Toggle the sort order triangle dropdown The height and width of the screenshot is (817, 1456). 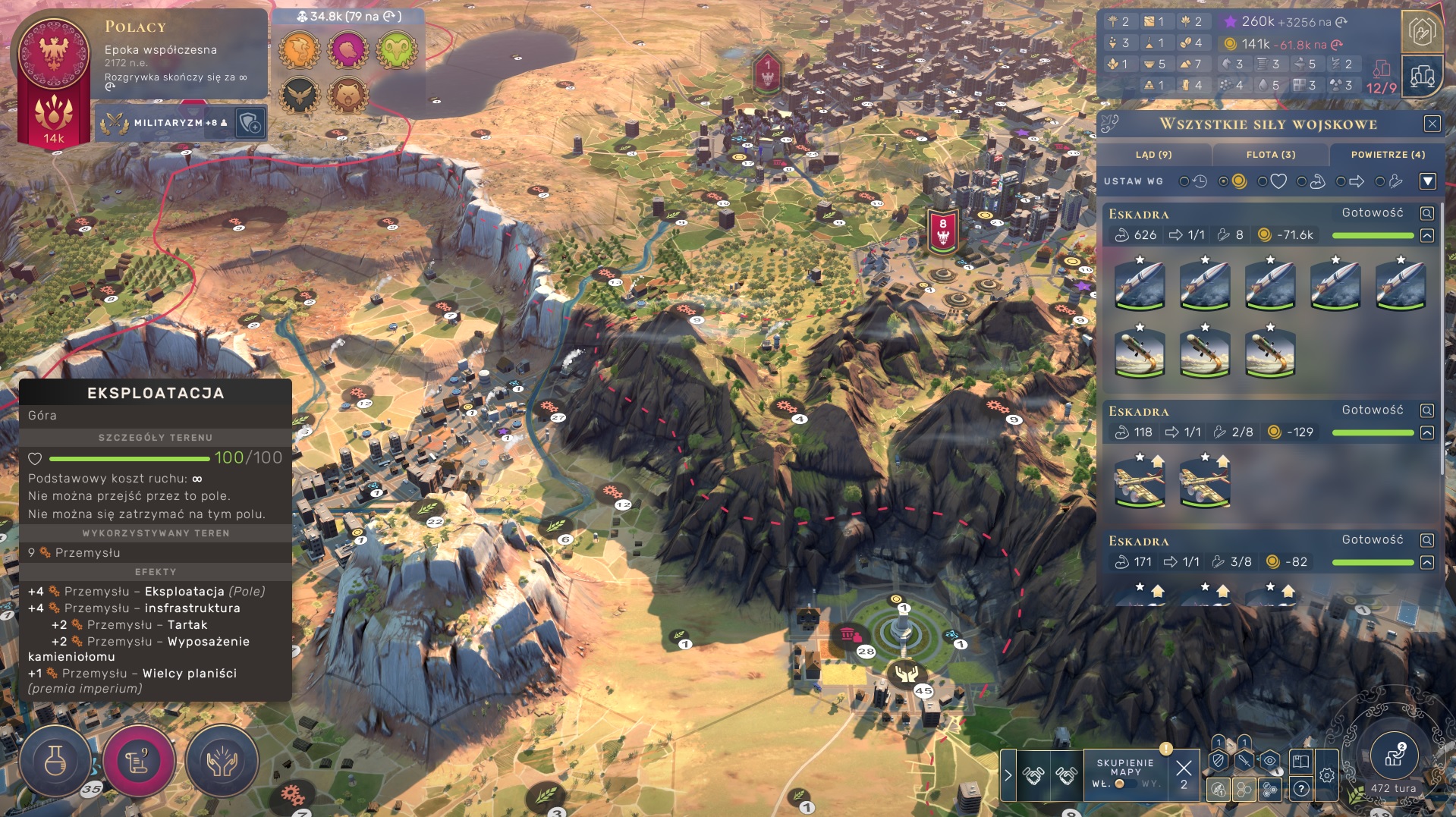pos(1427,181)
